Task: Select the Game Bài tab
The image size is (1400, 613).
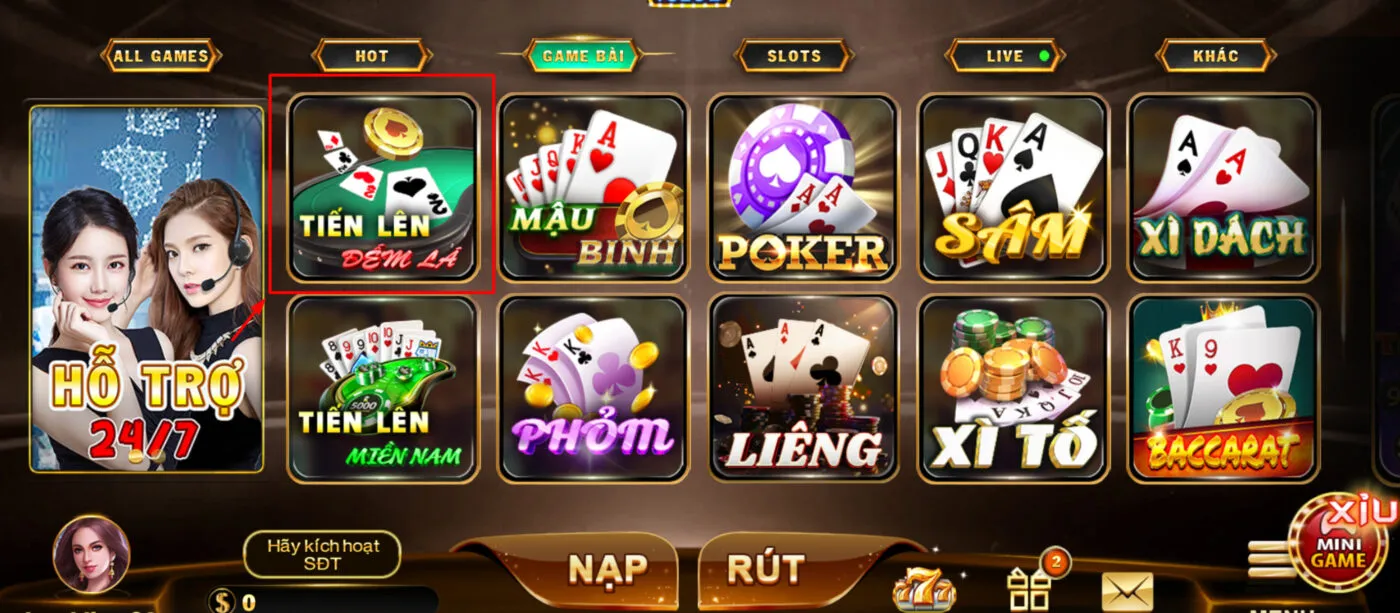Action: (583, 56)
